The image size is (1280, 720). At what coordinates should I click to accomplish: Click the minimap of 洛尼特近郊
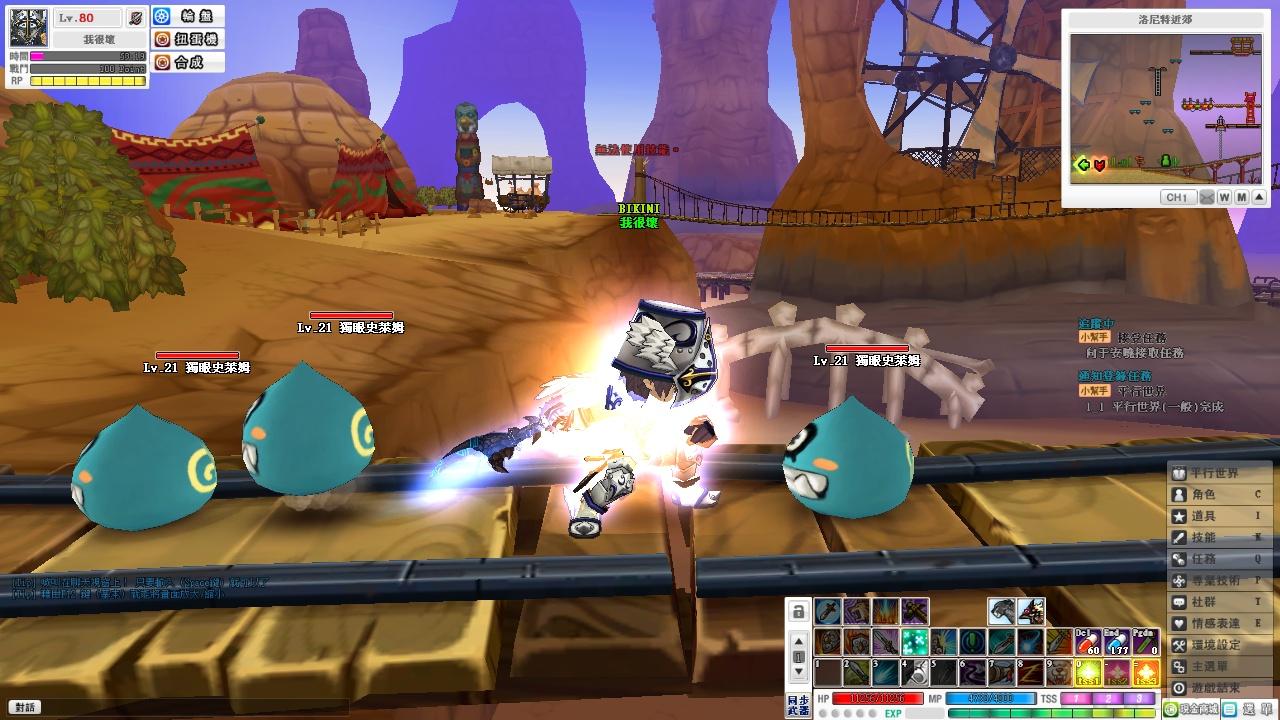(x=1165, y=108)
